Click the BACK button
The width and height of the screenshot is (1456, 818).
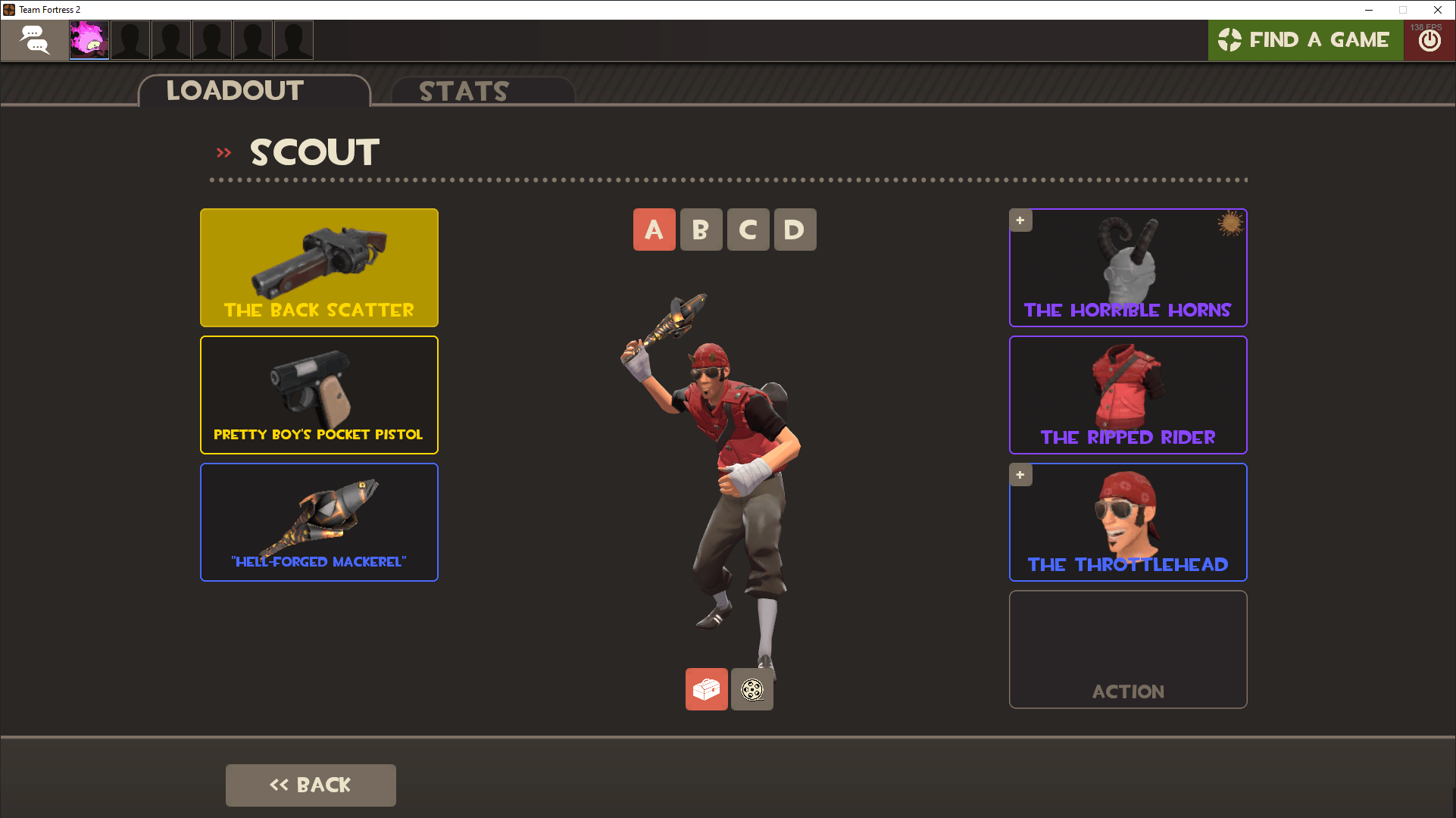coord(310,785)
